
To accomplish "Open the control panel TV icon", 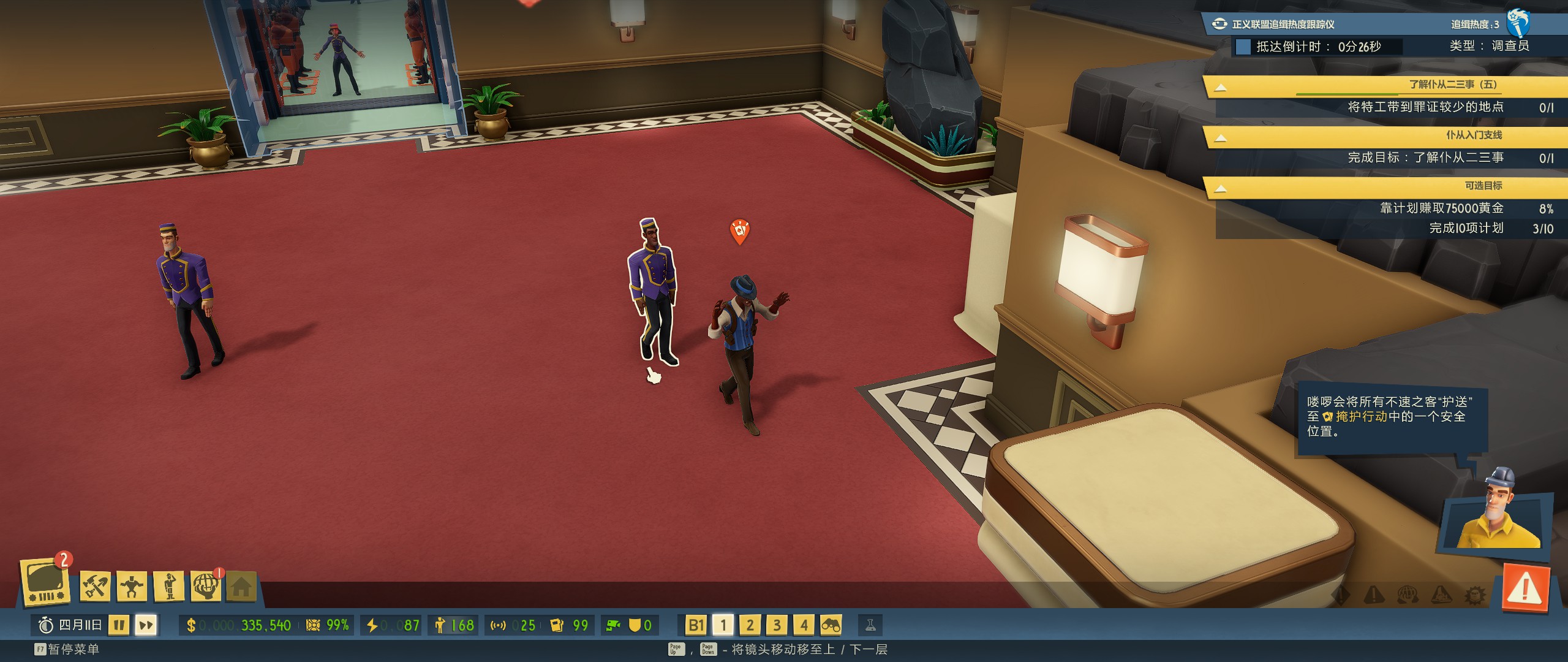I will point(45,582).
